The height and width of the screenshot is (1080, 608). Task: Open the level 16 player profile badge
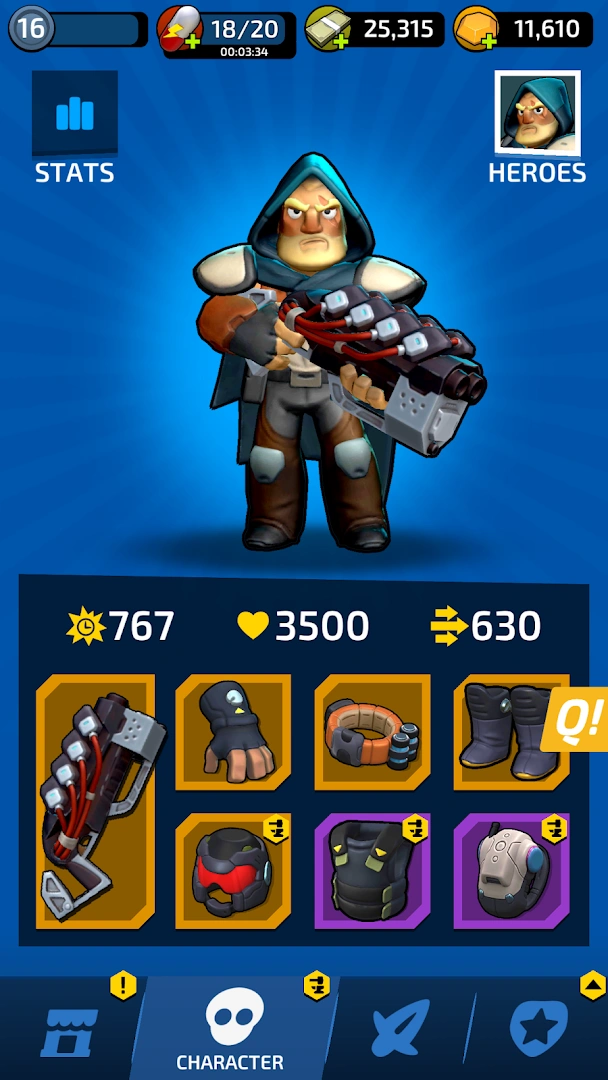pos(31,29)
